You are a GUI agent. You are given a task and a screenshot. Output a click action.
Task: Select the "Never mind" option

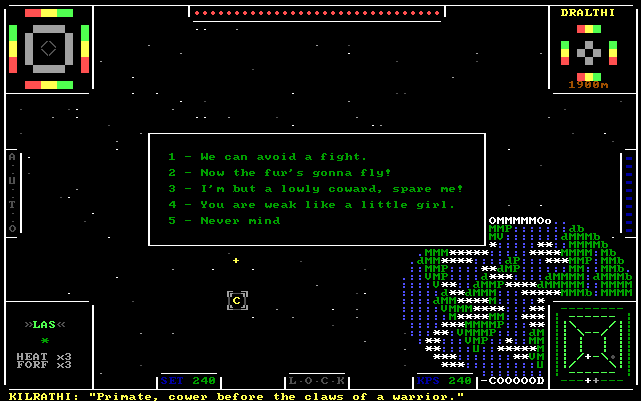(224, 221)
